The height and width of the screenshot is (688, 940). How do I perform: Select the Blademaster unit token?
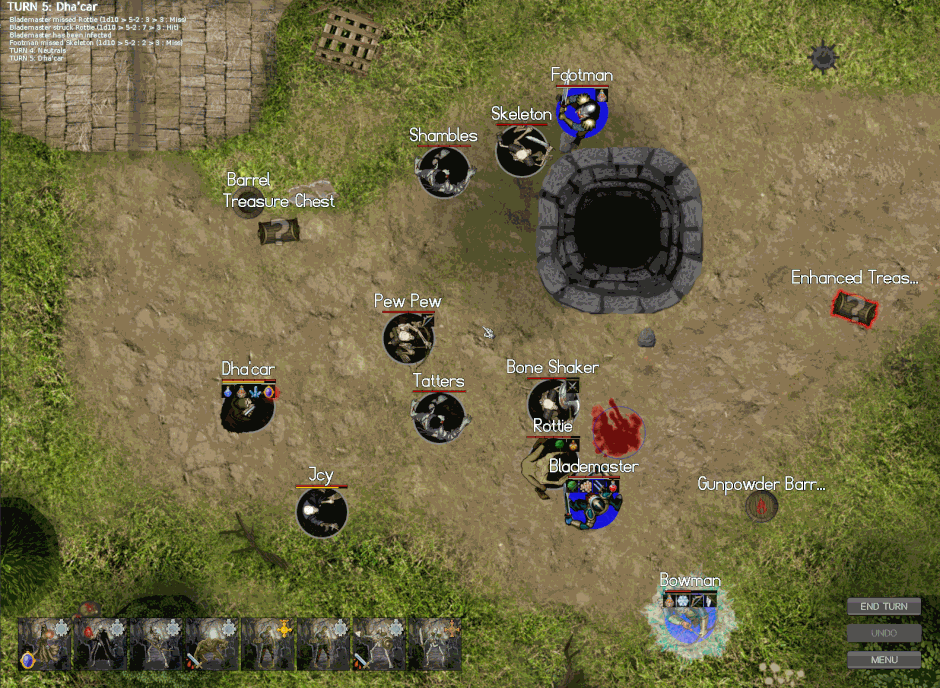point(592,502)
